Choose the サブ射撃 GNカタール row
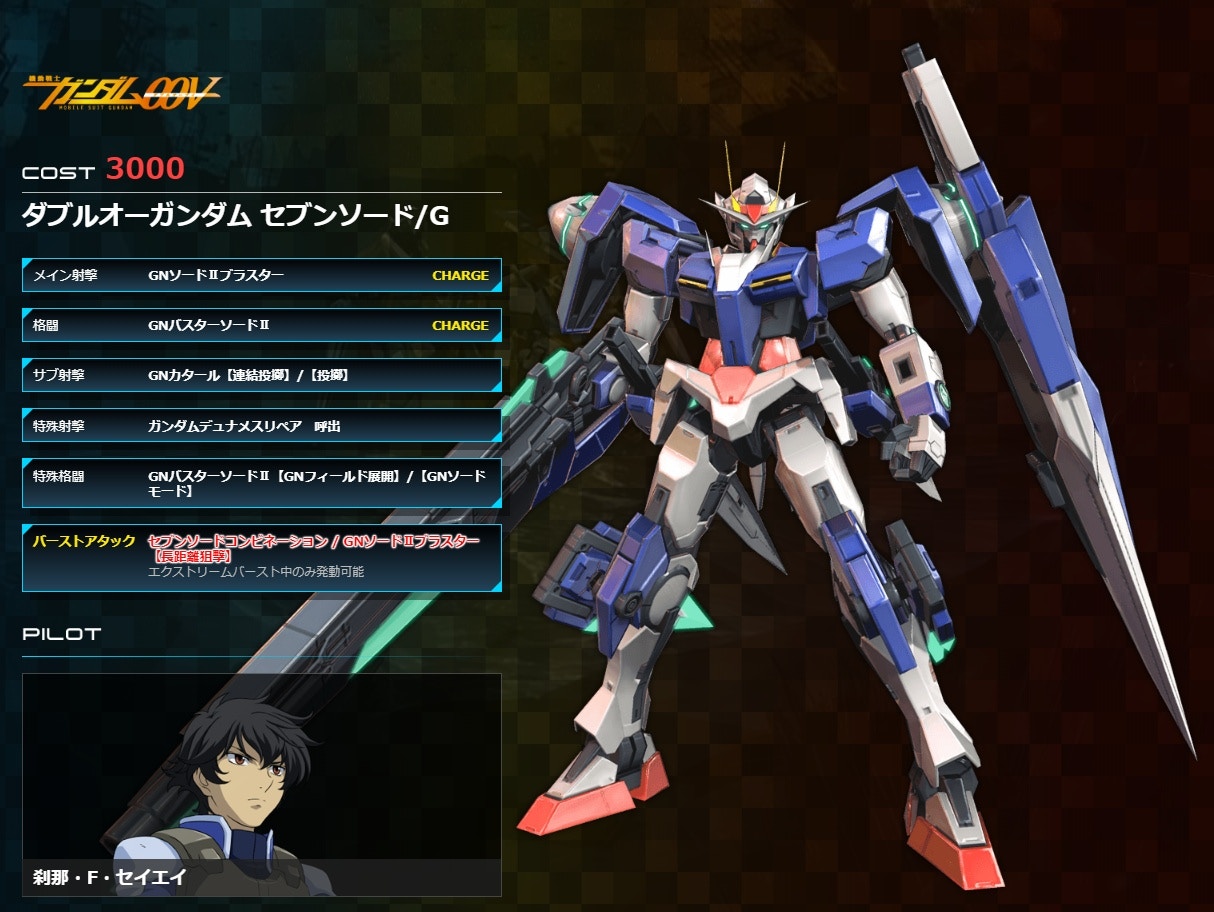Viewport: 1214px width, 912px height. [261, 375]
